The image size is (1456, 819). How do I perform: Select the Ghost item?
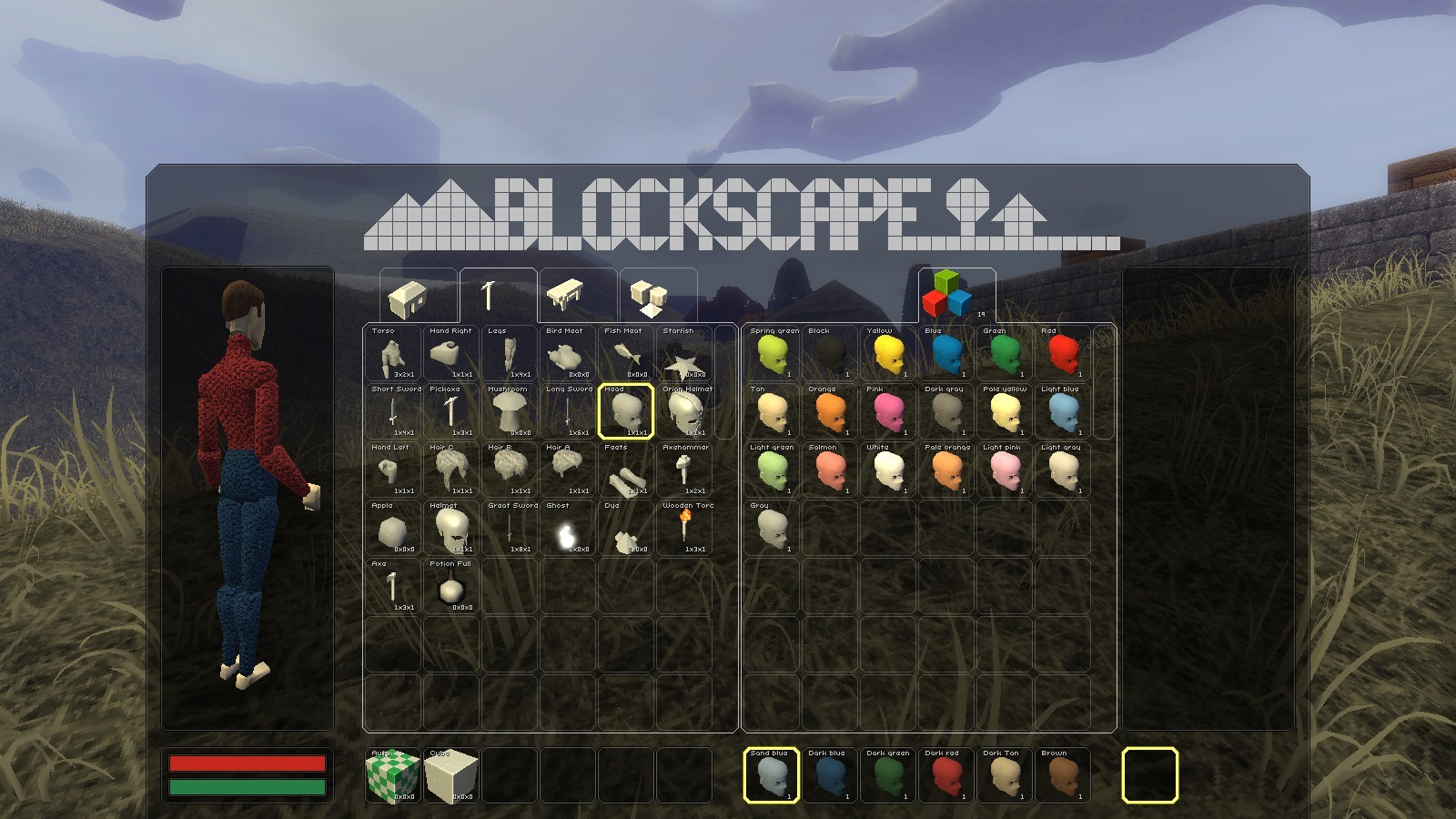pyautogui.click(x=569, y=530)
